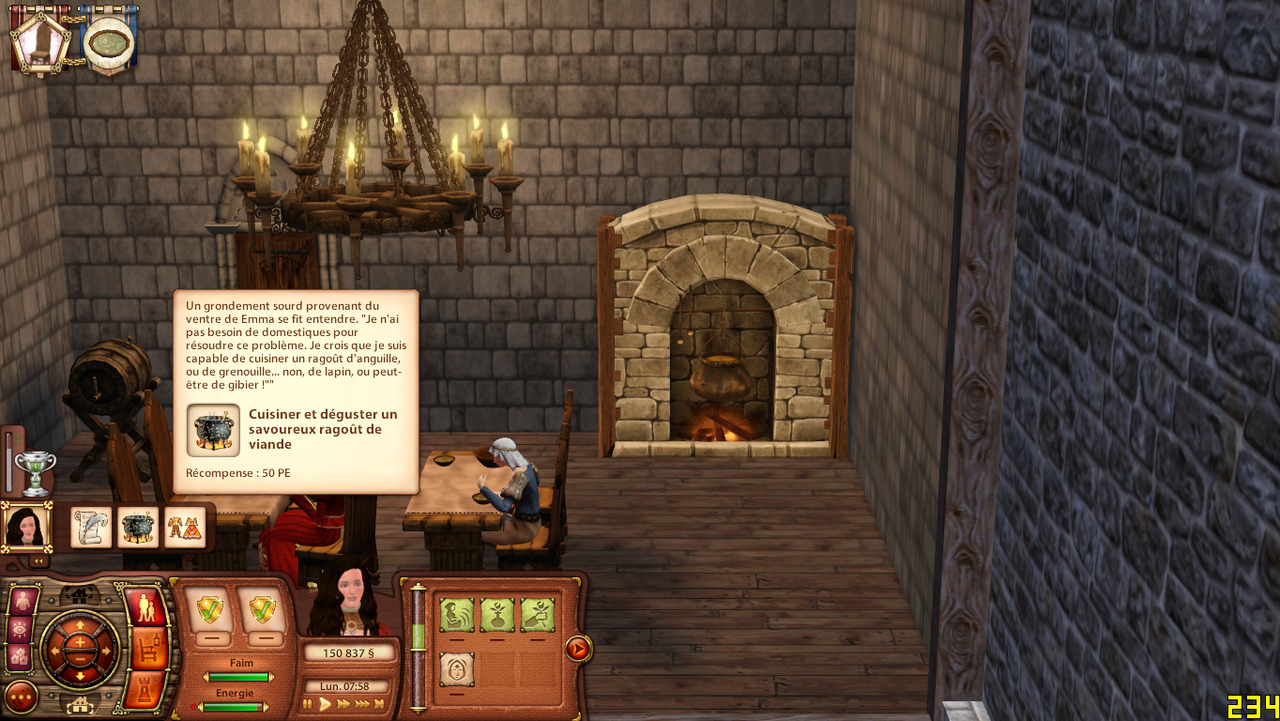This screenshot has height=721, width=1280.
Task: Click the beige face buff icon
Action: 457,669
